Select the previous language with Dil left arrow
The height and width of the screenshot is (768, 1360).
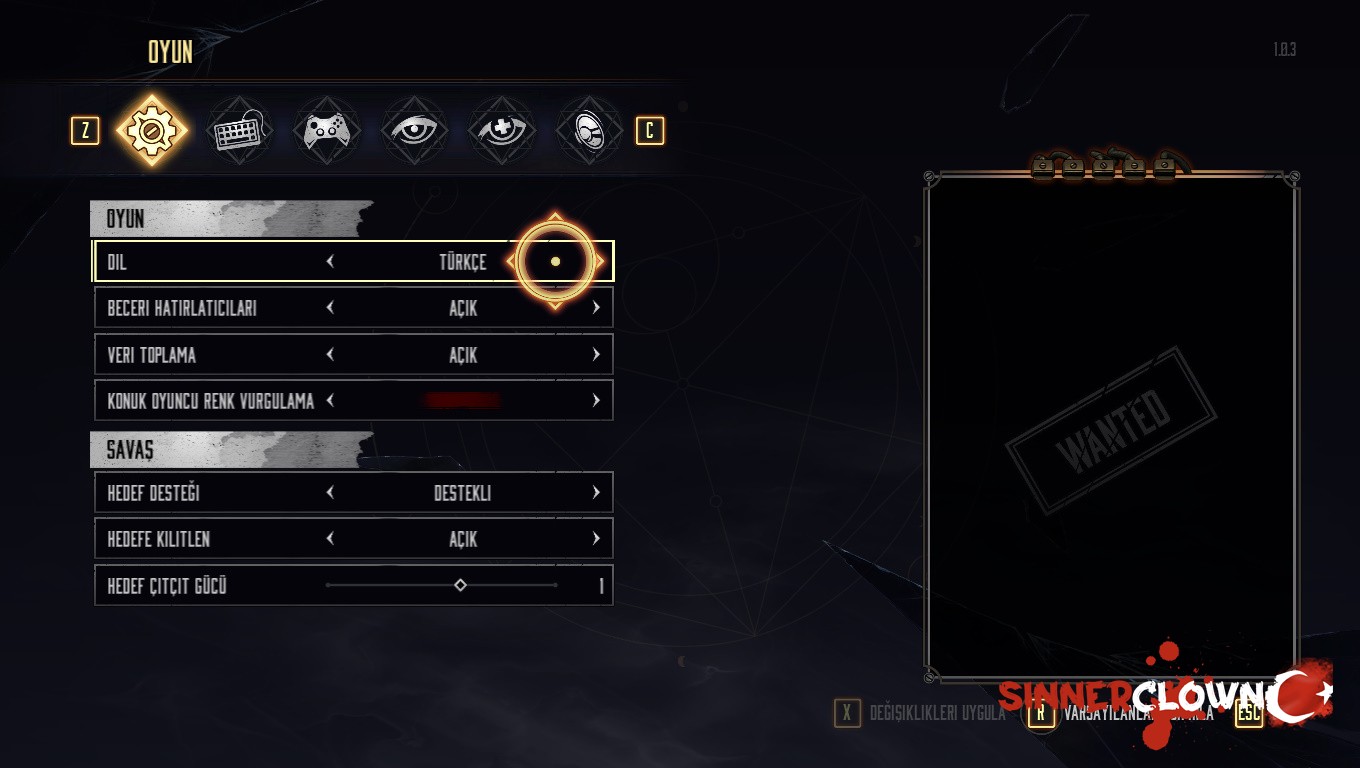tap(330, 262)
